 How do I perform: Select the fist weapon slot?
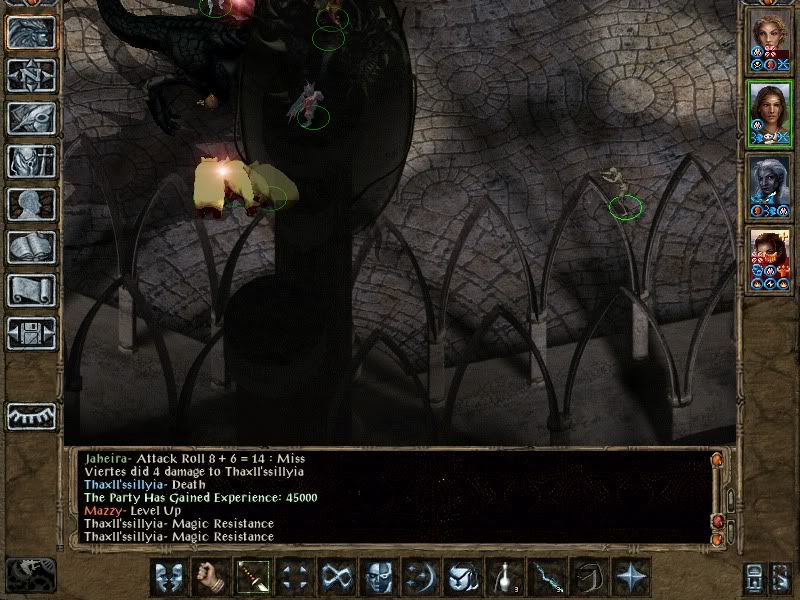click(209, 577)
